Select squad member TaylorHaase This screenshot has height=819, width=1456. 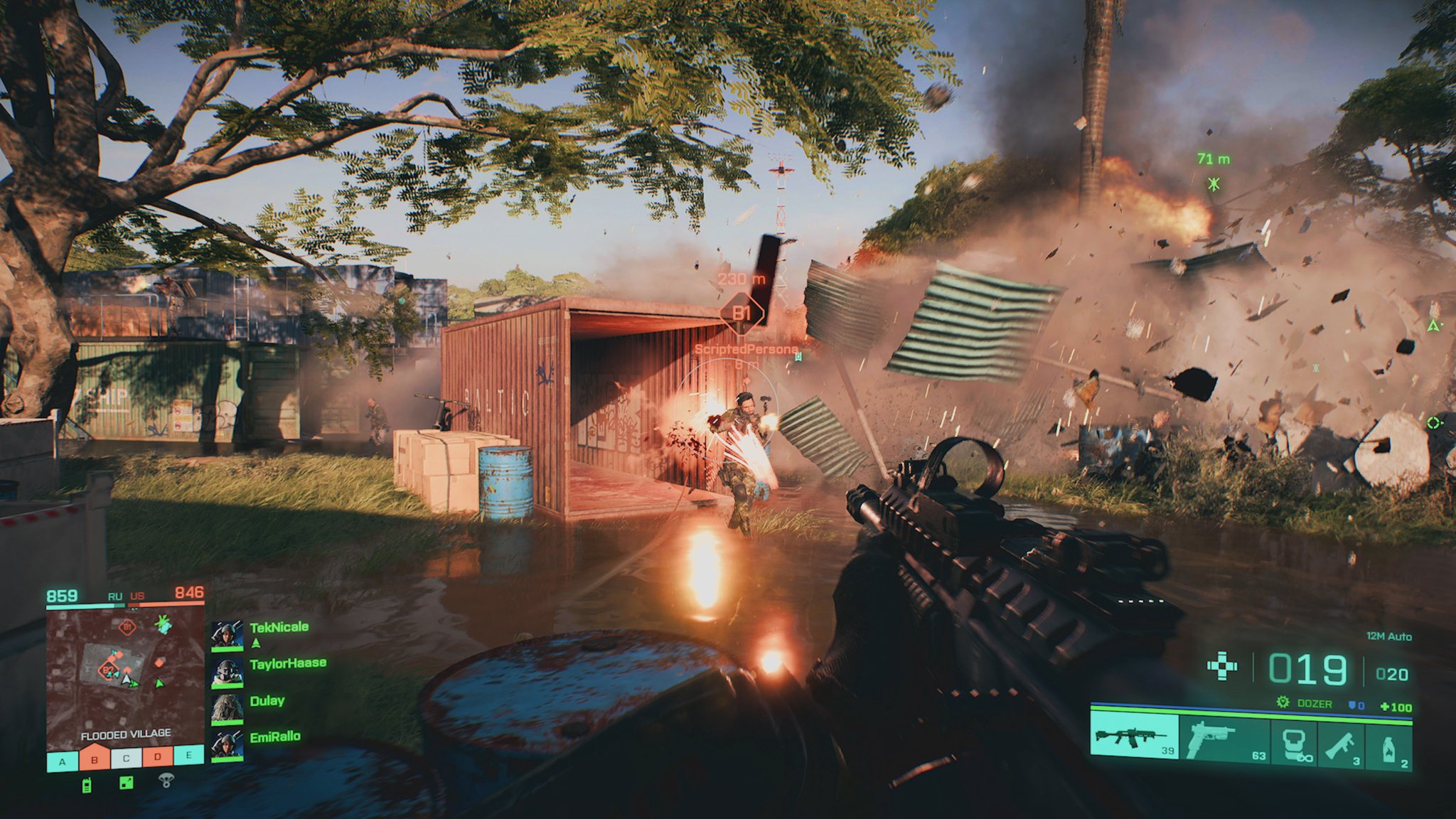(227, 672)
